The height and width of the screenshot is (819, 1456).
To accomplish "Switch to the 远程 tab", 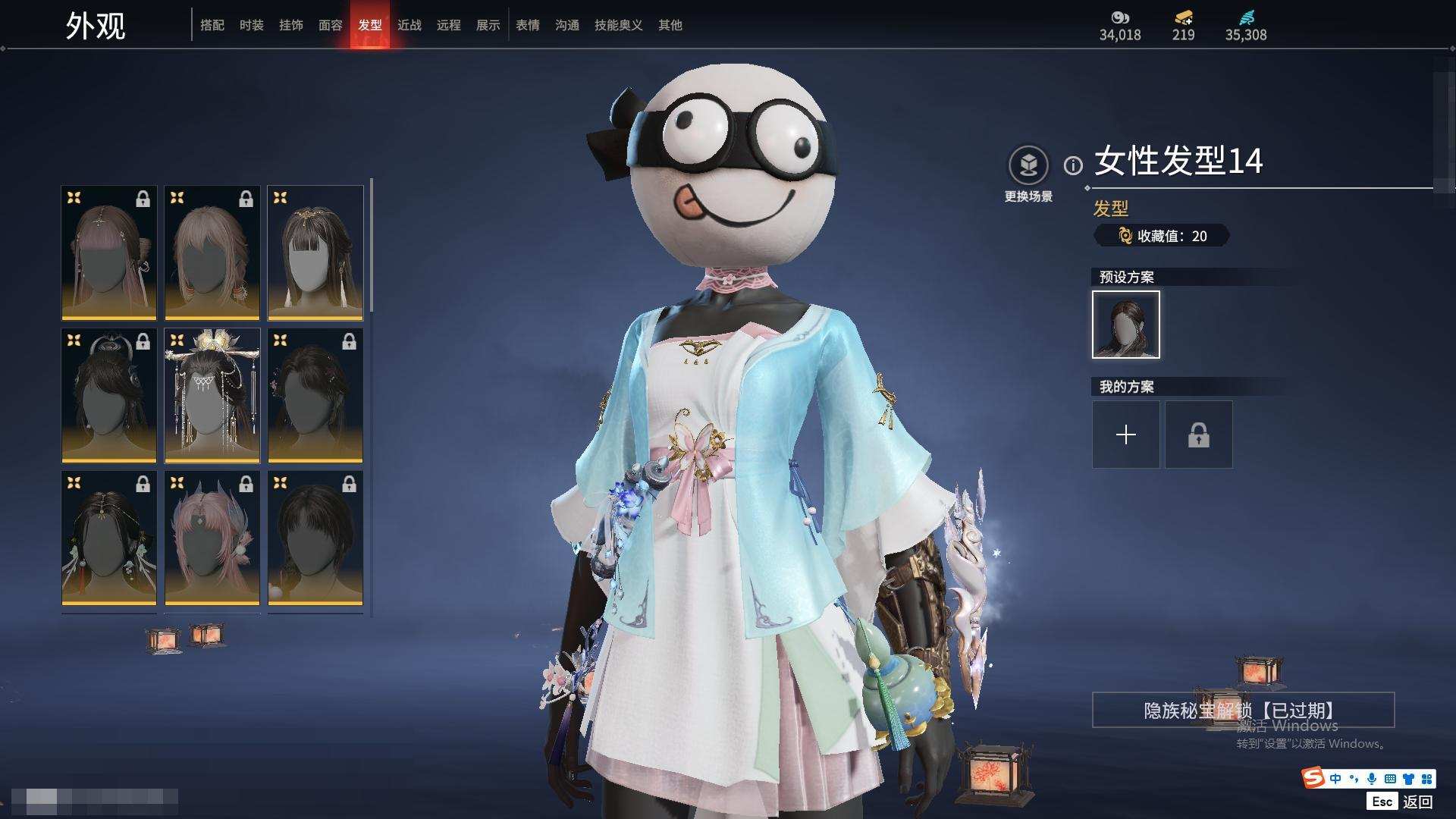I will (449, 25).
